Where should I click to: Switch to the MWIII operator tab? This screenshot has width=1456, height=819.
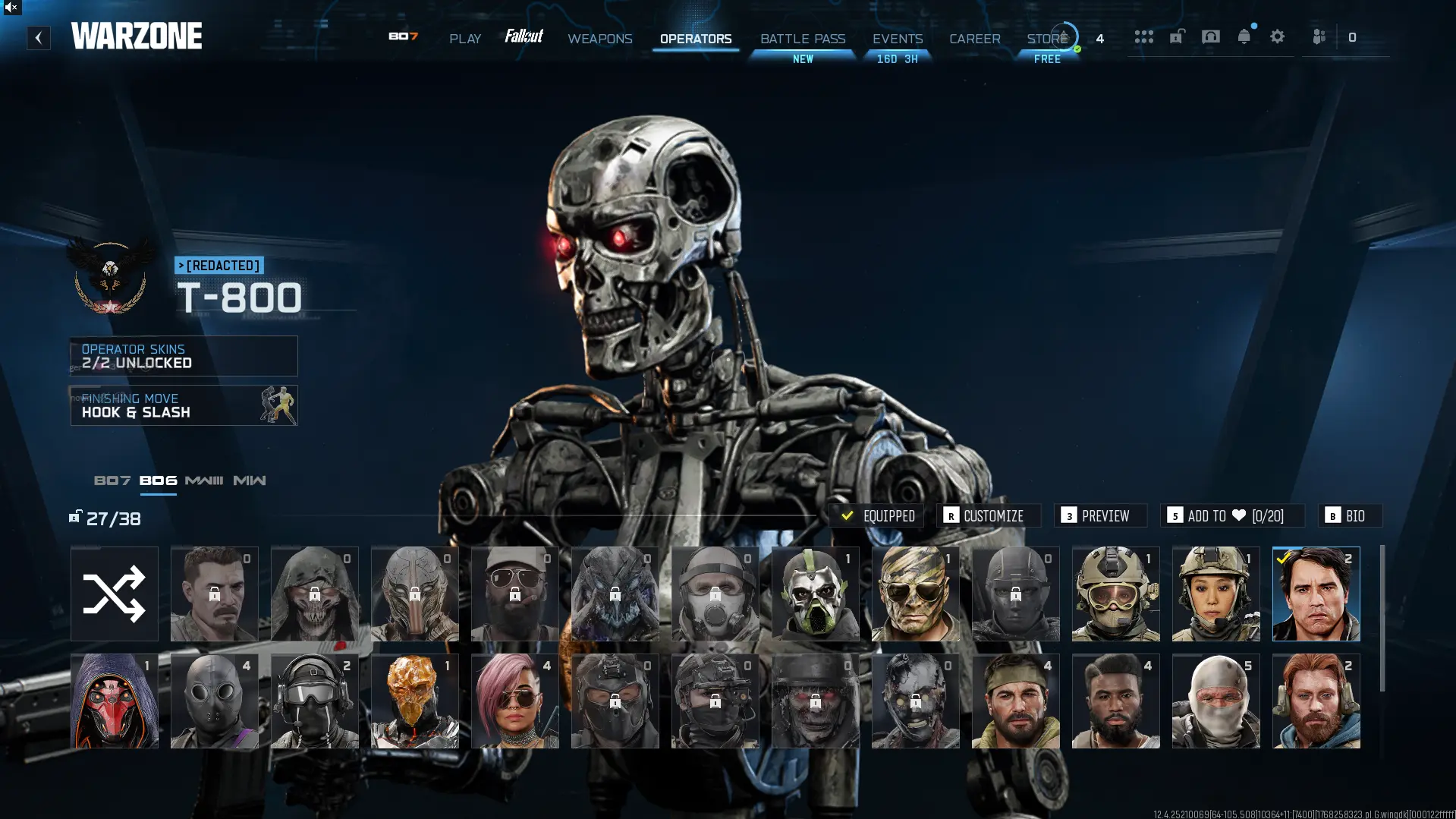205,480
